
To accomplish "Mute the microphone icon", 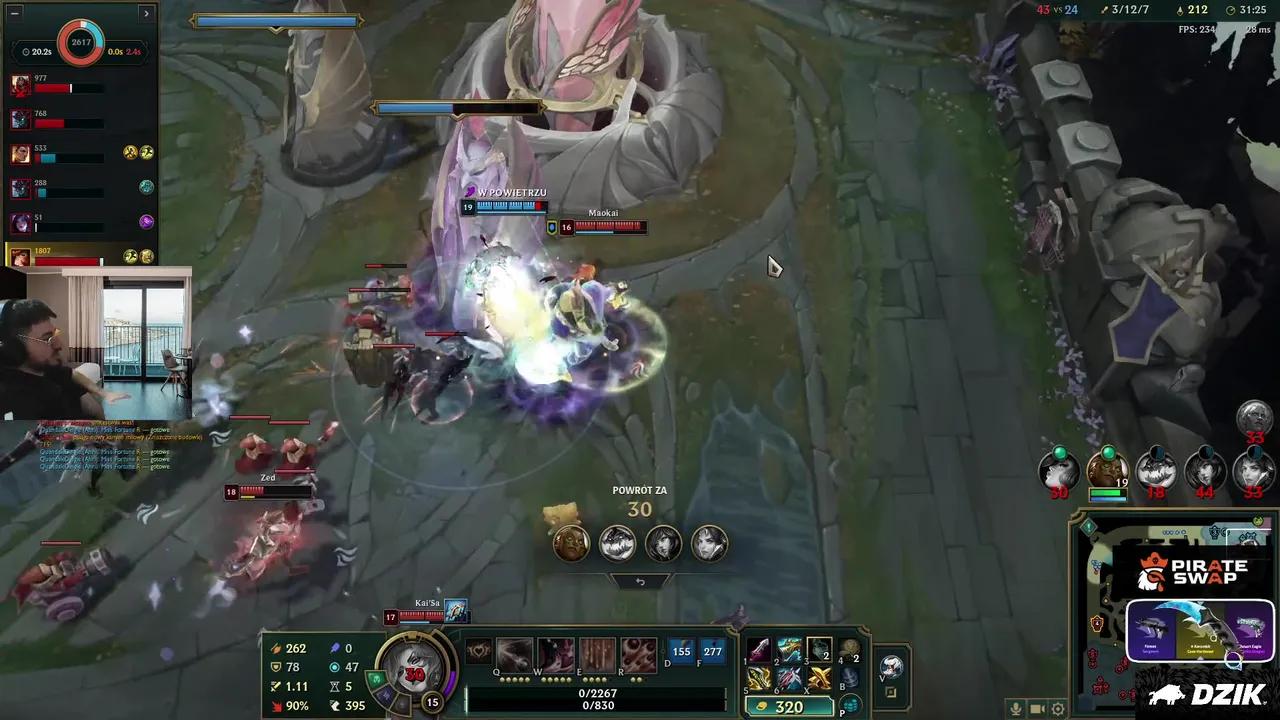I will coord(1017,708).
